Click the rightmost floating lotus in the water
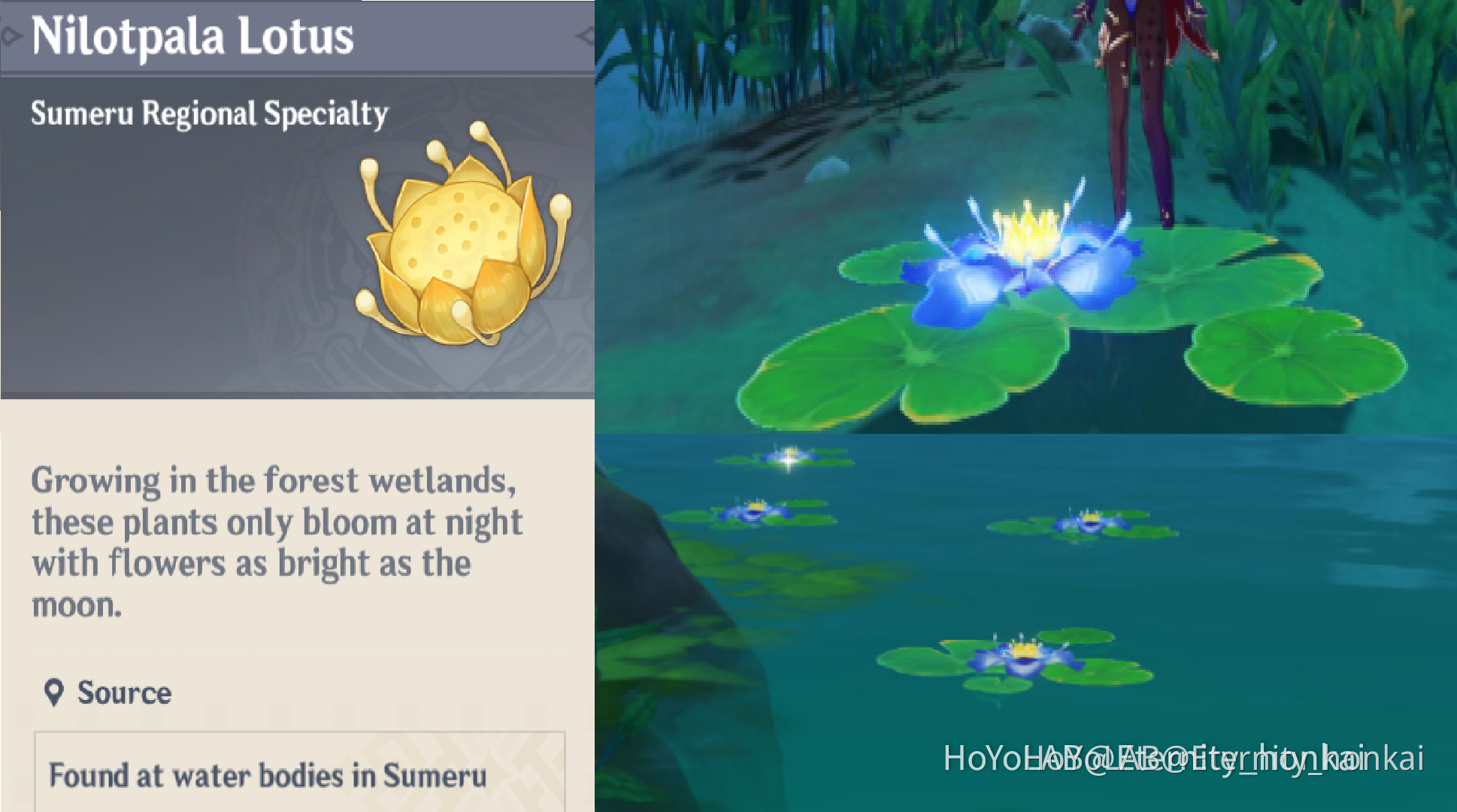Screen dimensions: 1457x812 coord(1090,523)
